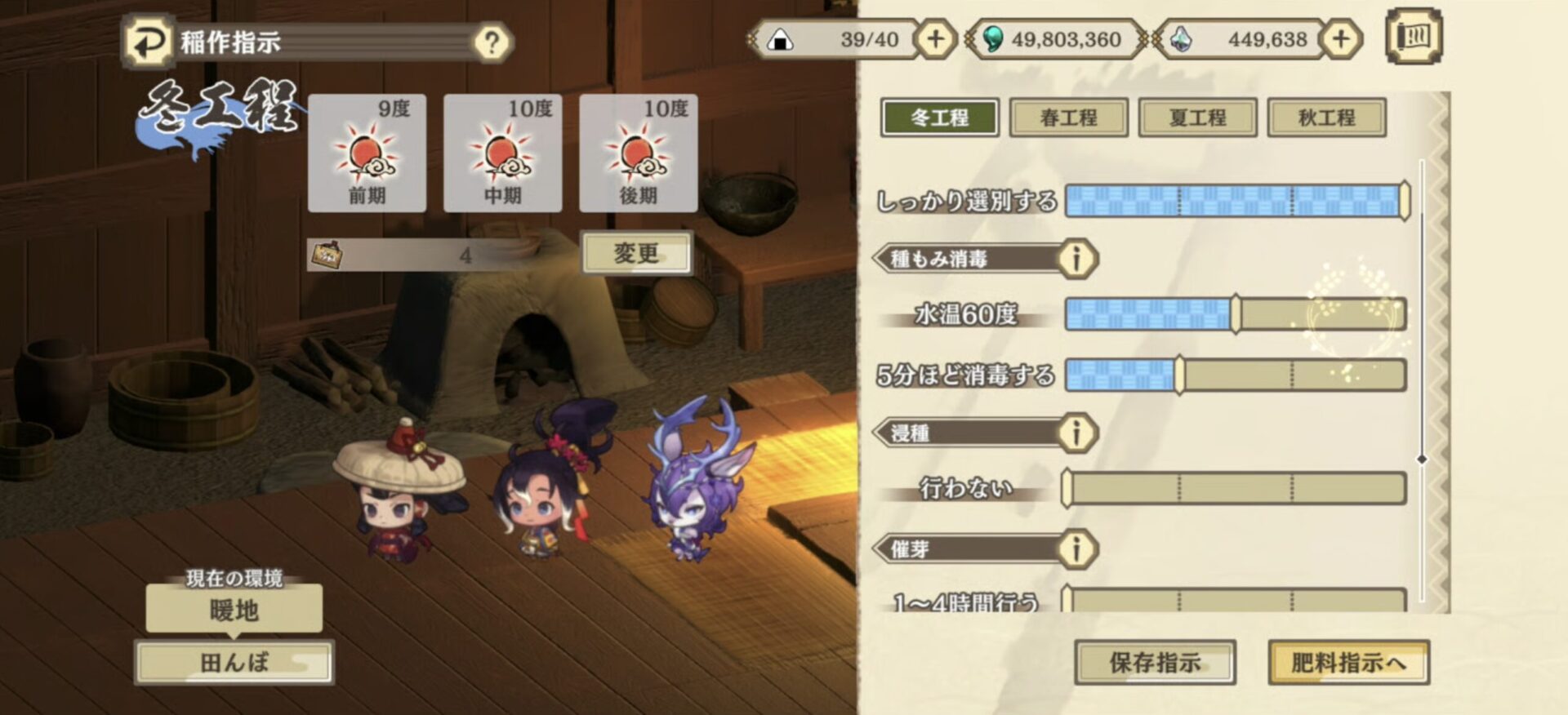Show info for 種もみ消毒
Viewport: 1568px width, 715px height.
pyautogui.click(x=1076, y=259)
